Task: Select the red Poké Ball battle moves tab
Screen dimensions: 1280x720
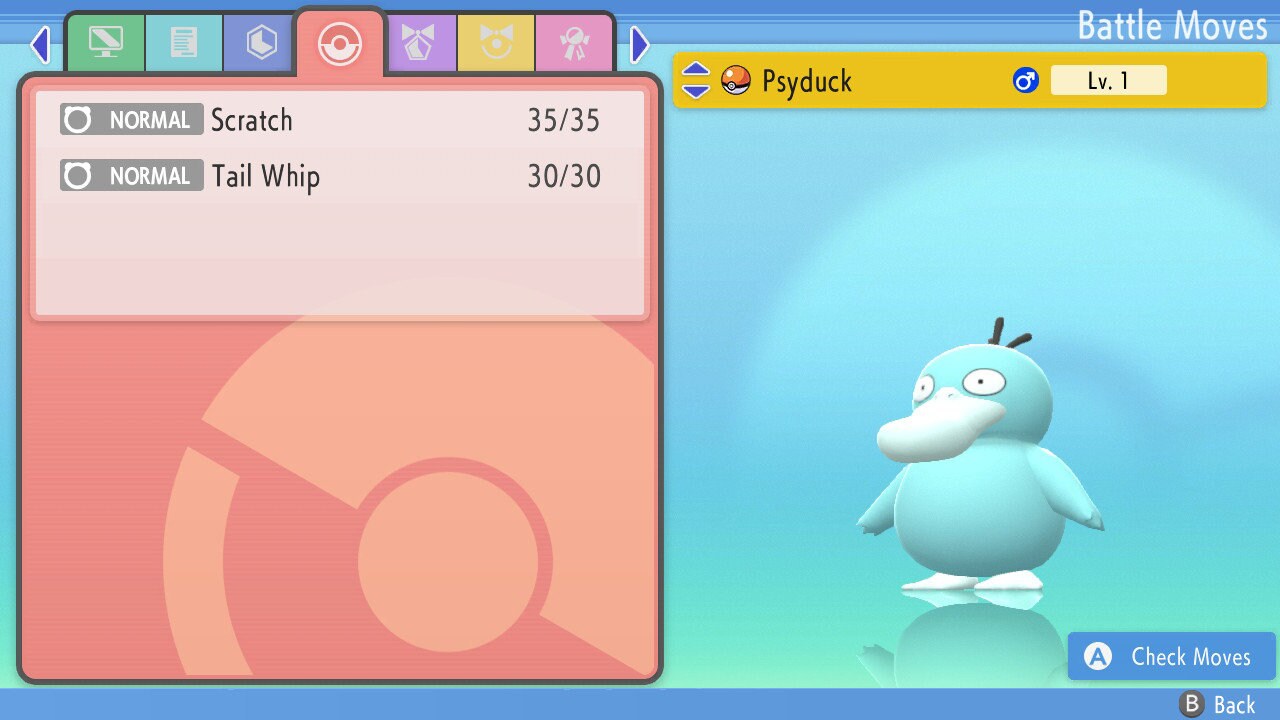Action: 339,44
